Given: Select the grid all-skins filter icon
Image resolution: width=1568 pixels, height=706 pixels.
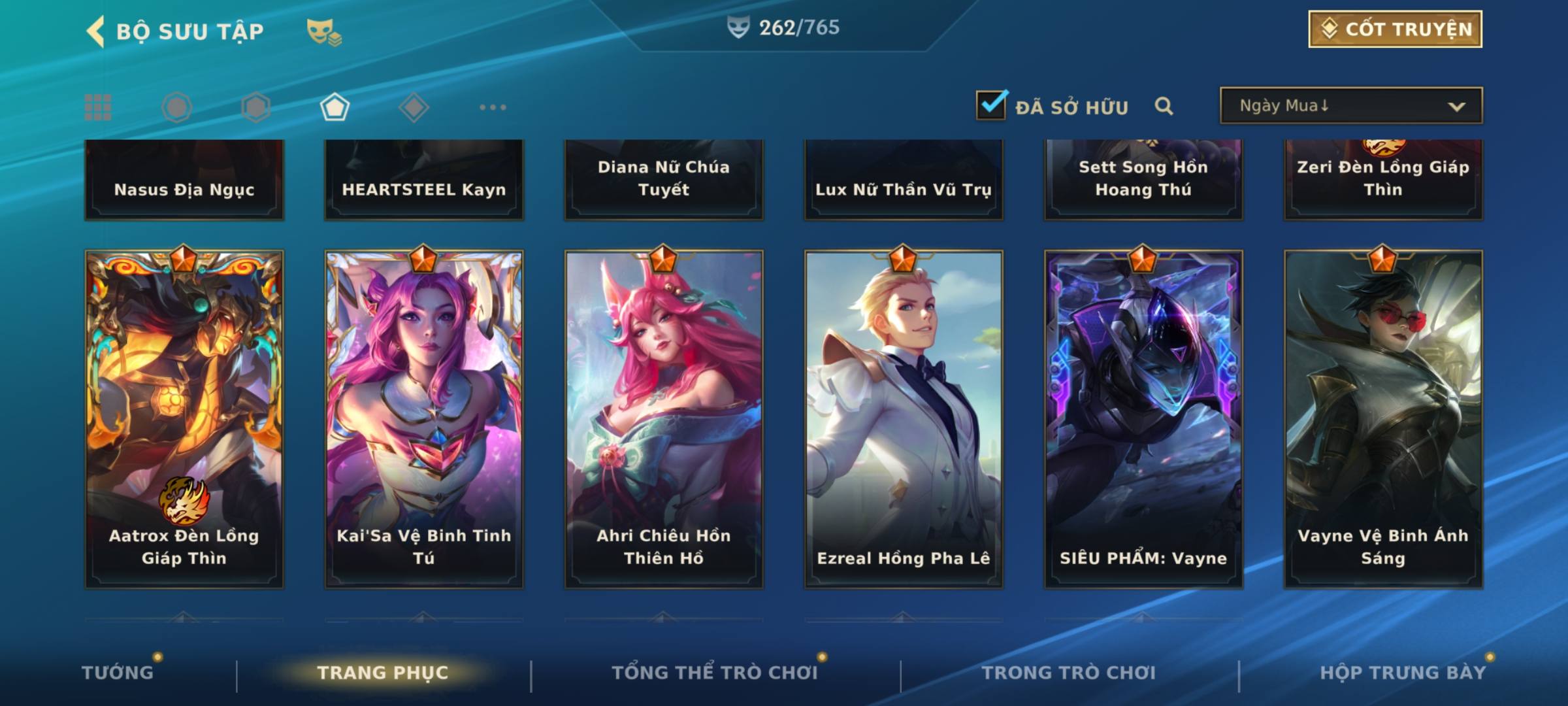Looking at the screenshot, I should [98, 107].
